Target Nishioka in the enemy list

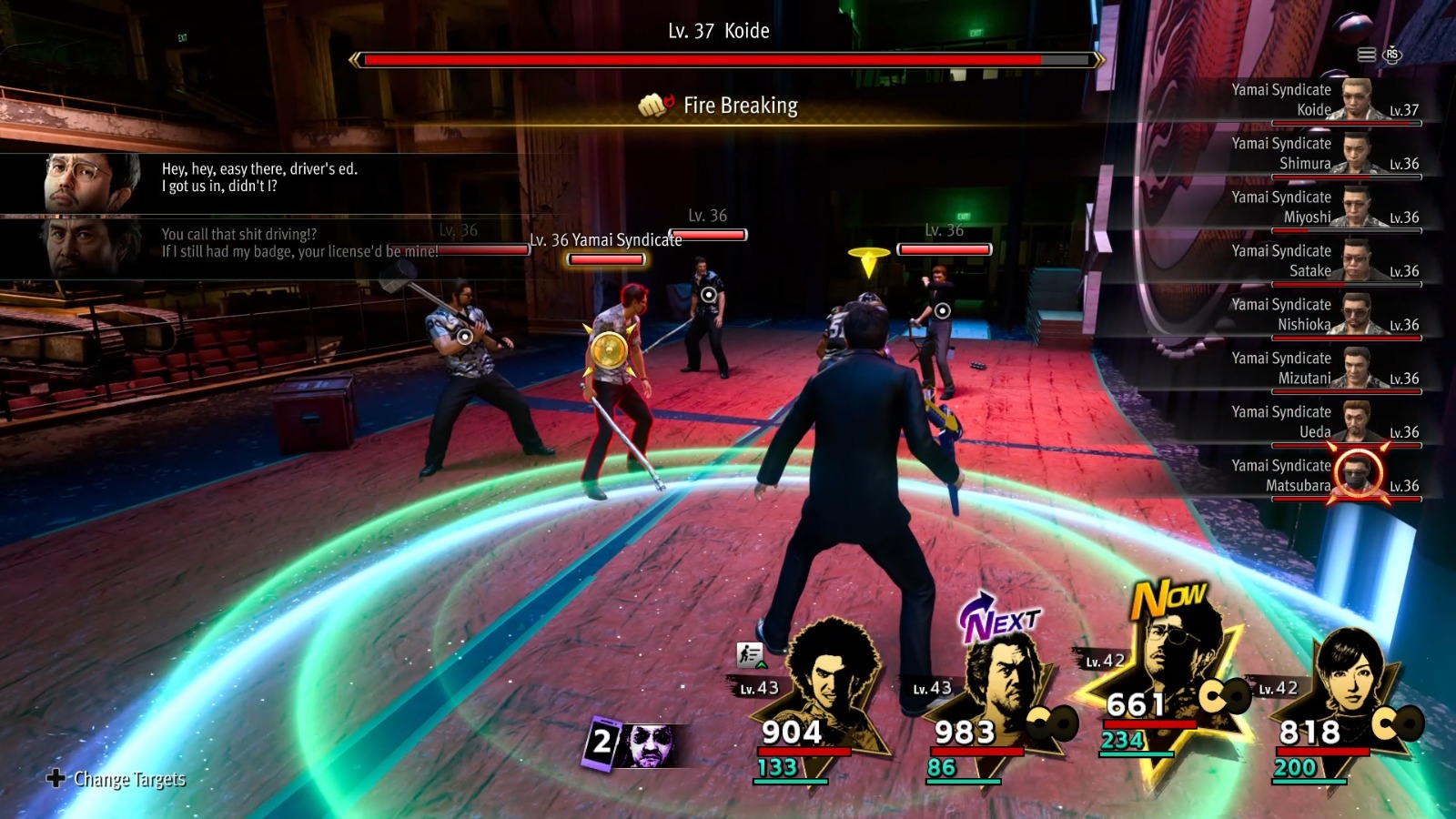coord(1319,315)
